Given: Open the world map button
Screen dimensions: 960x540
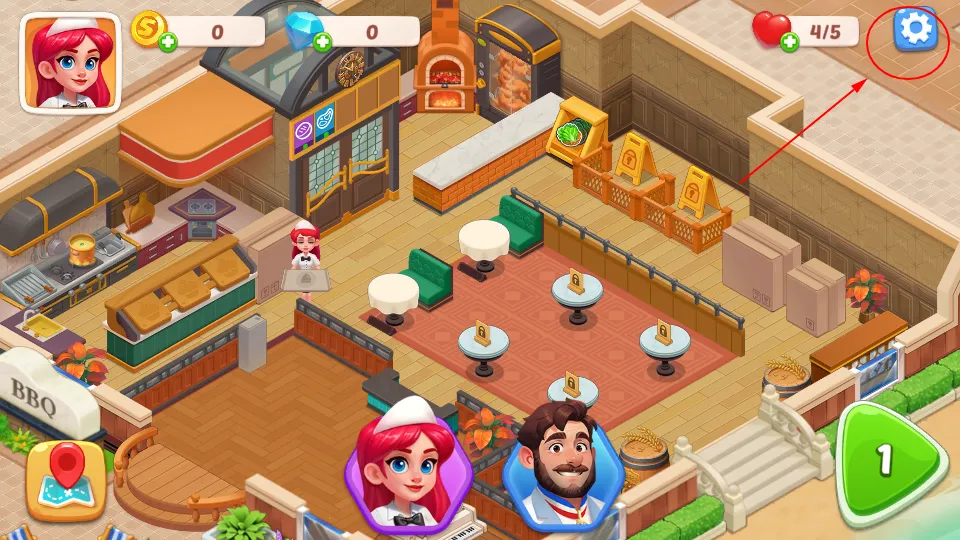Looking at the screenshot, I should 65,481.
